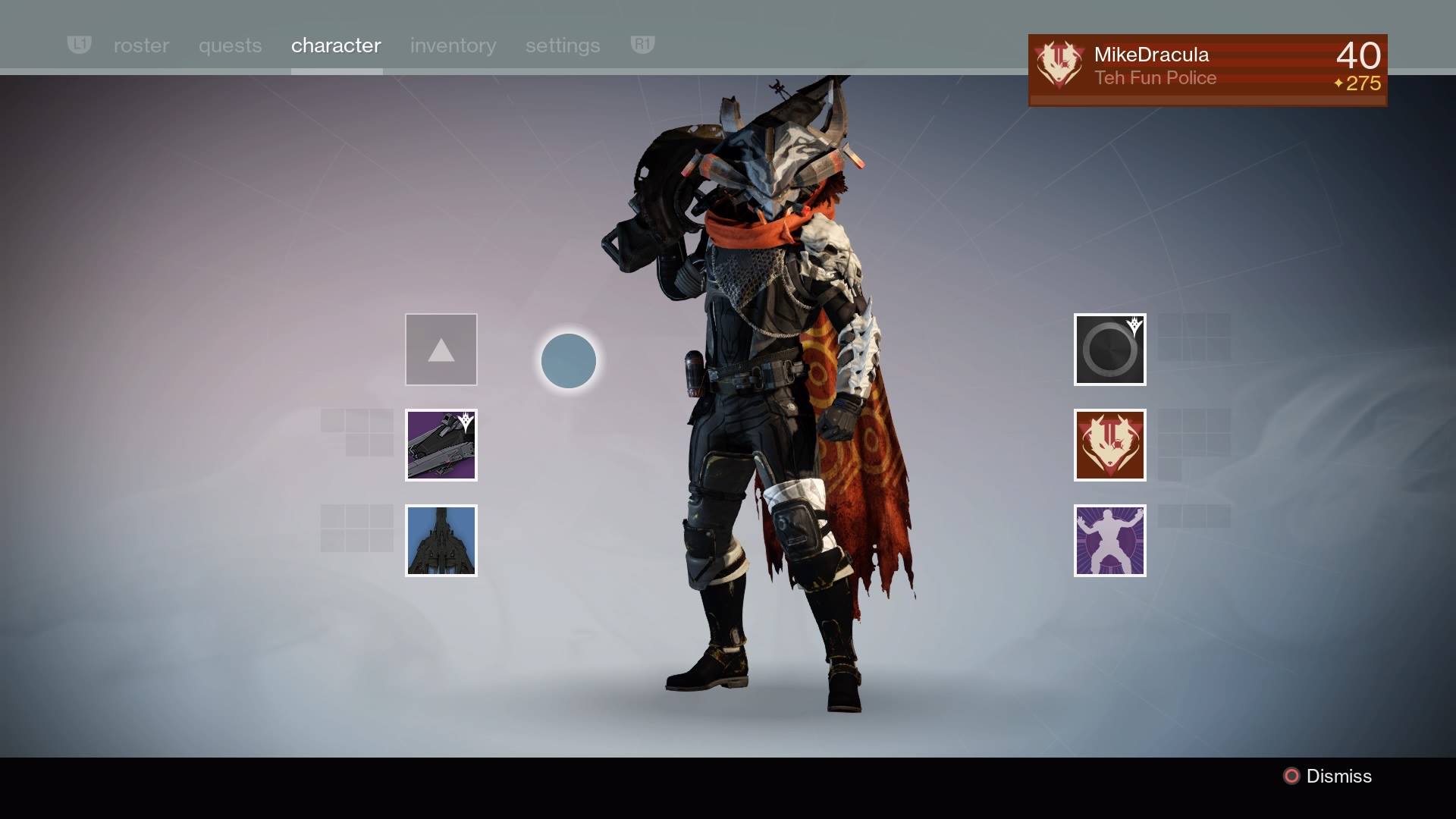This screenshot has width=1456, height=819.
Task: Open the ghost shell slot
Action: coord(1109,350)
